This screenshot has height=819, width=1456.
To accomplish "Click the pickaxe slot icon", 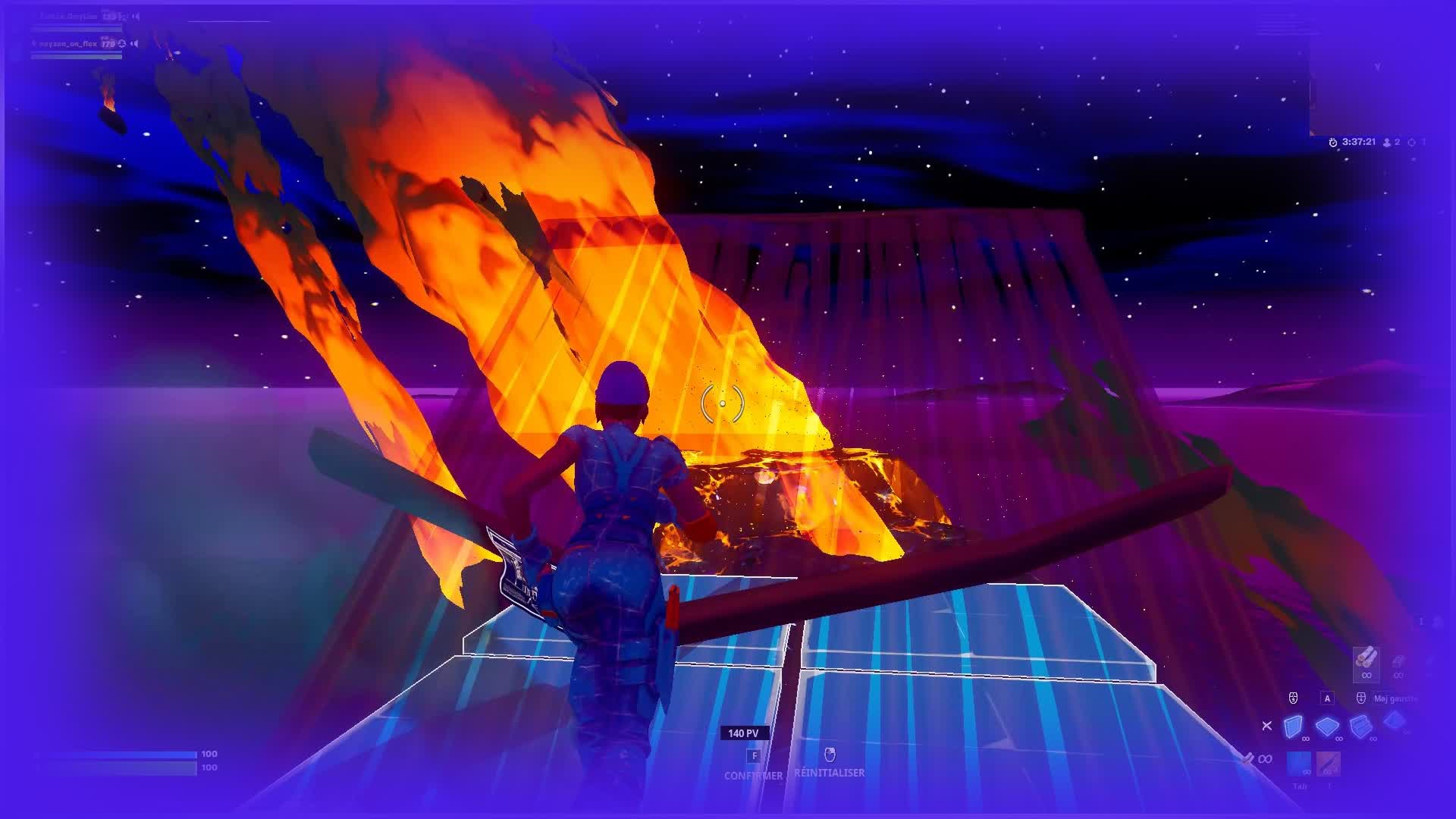I will coord(1328,764).
